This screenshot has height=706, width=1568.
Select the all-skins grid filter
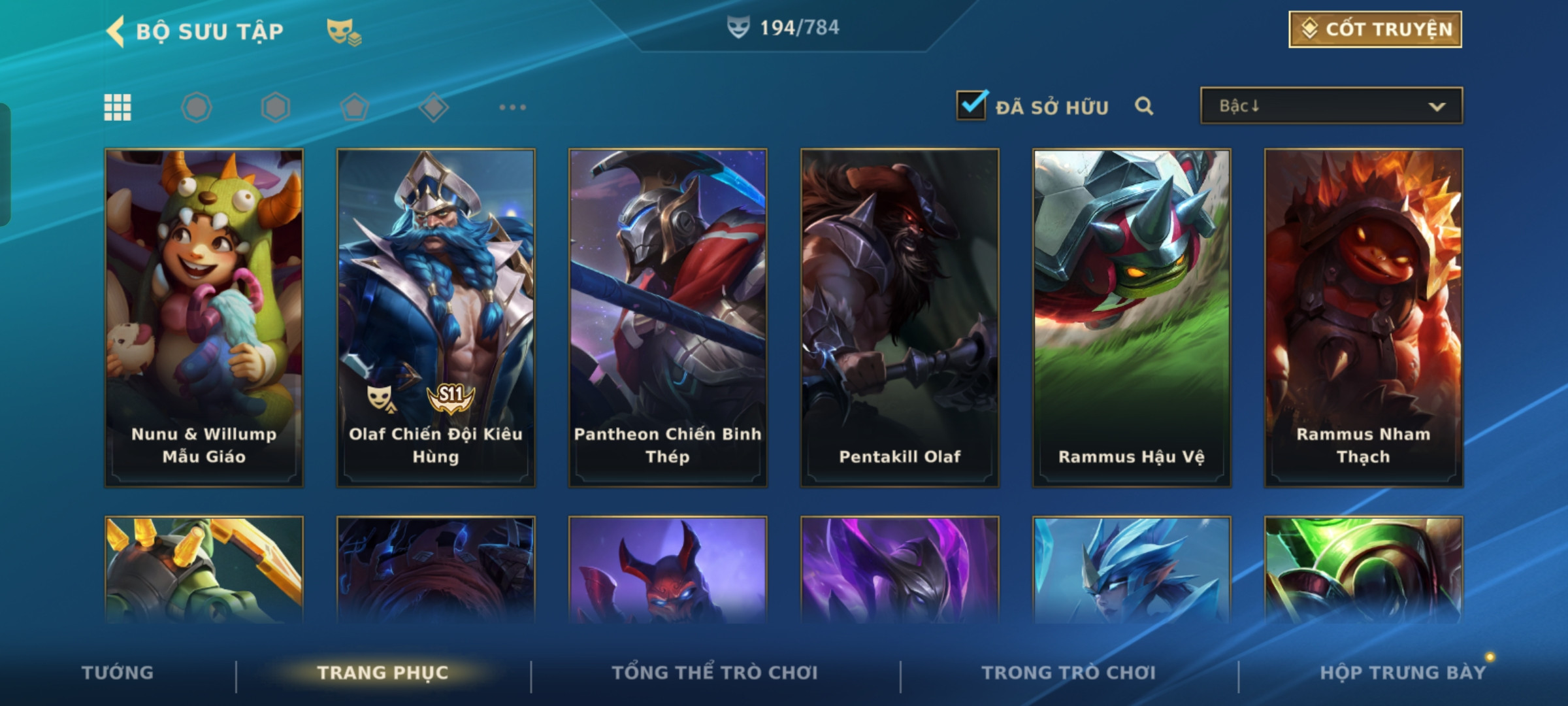tap(118, 107)
